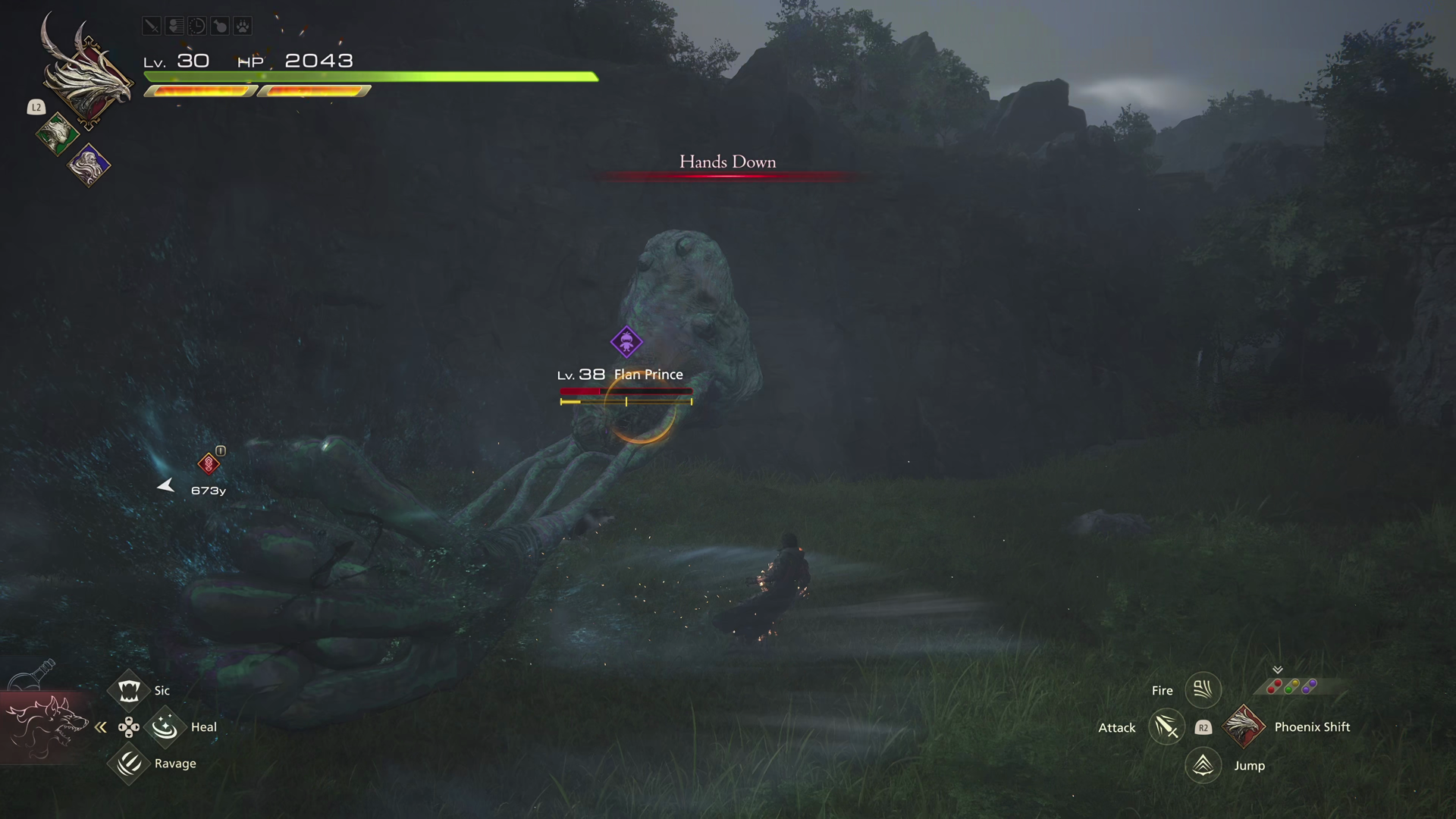This screenshot has height=819, width=1456.
Task: Choose the potion bottle item shortcut
Action: pos(34,676)
